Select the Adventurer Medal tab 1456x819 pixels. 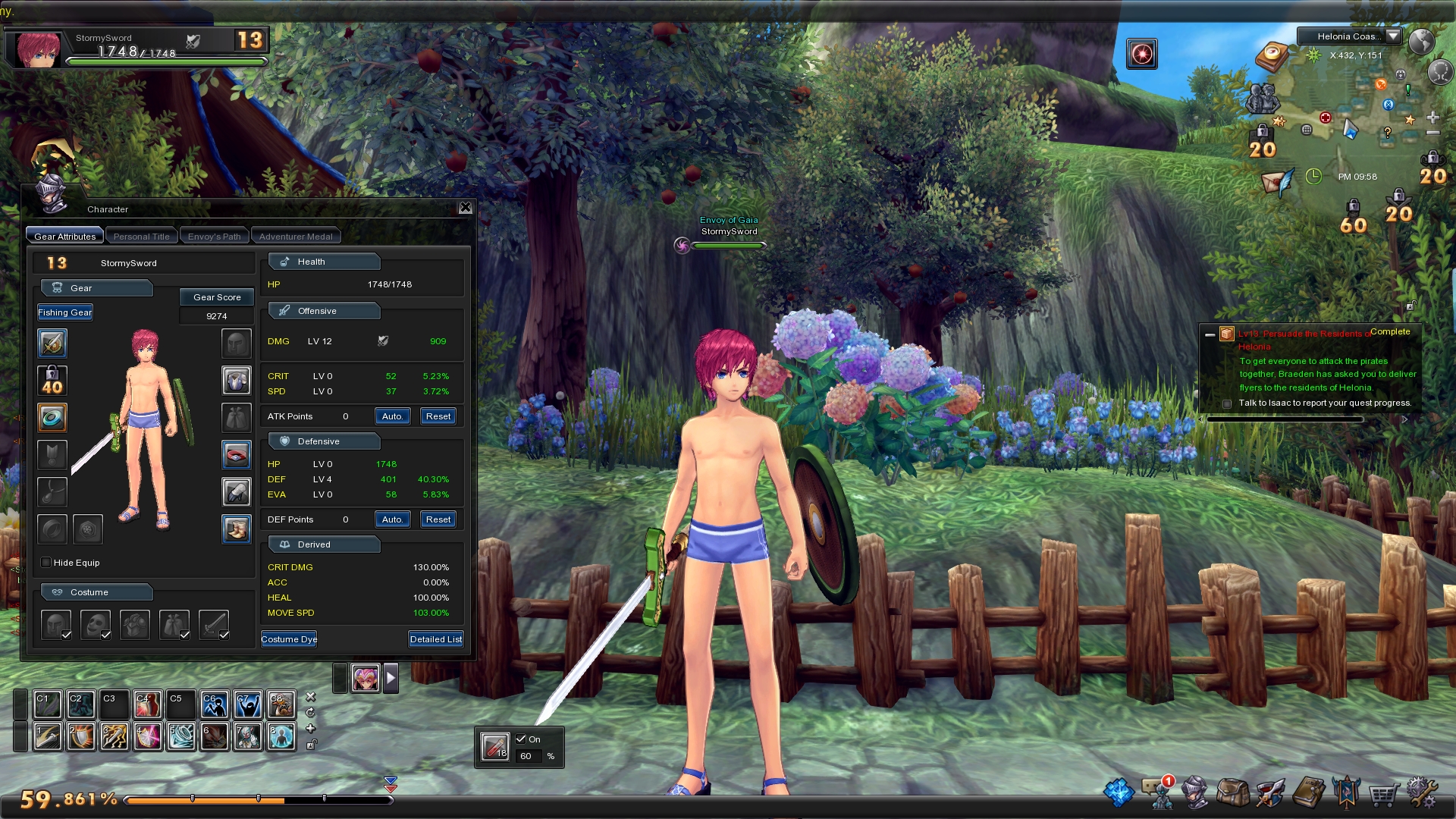(x=296, y=237)
